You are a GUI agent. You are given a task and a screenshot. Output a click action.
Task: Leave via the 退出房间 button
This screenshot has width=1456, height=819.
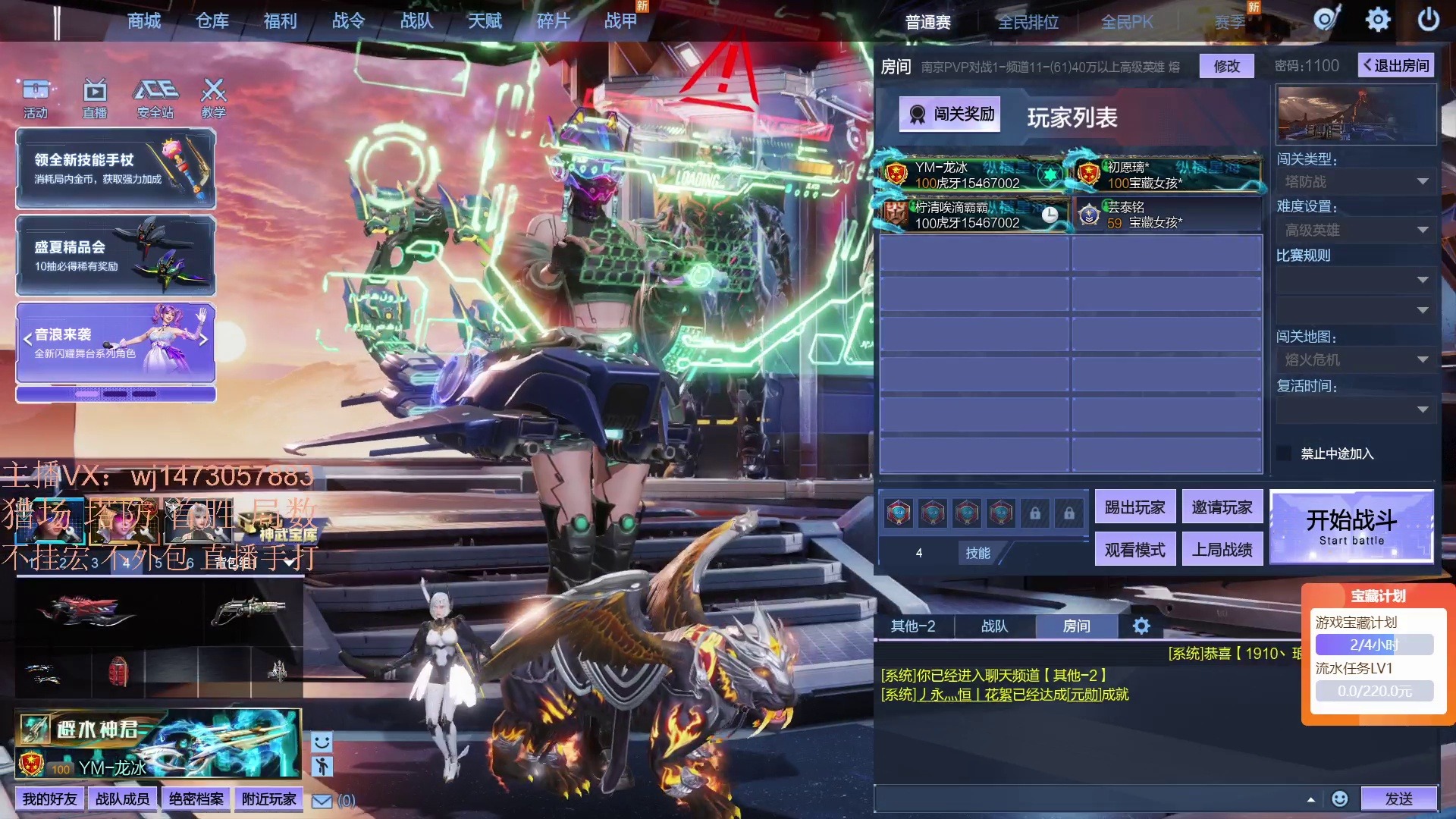tap(1396, 66)
